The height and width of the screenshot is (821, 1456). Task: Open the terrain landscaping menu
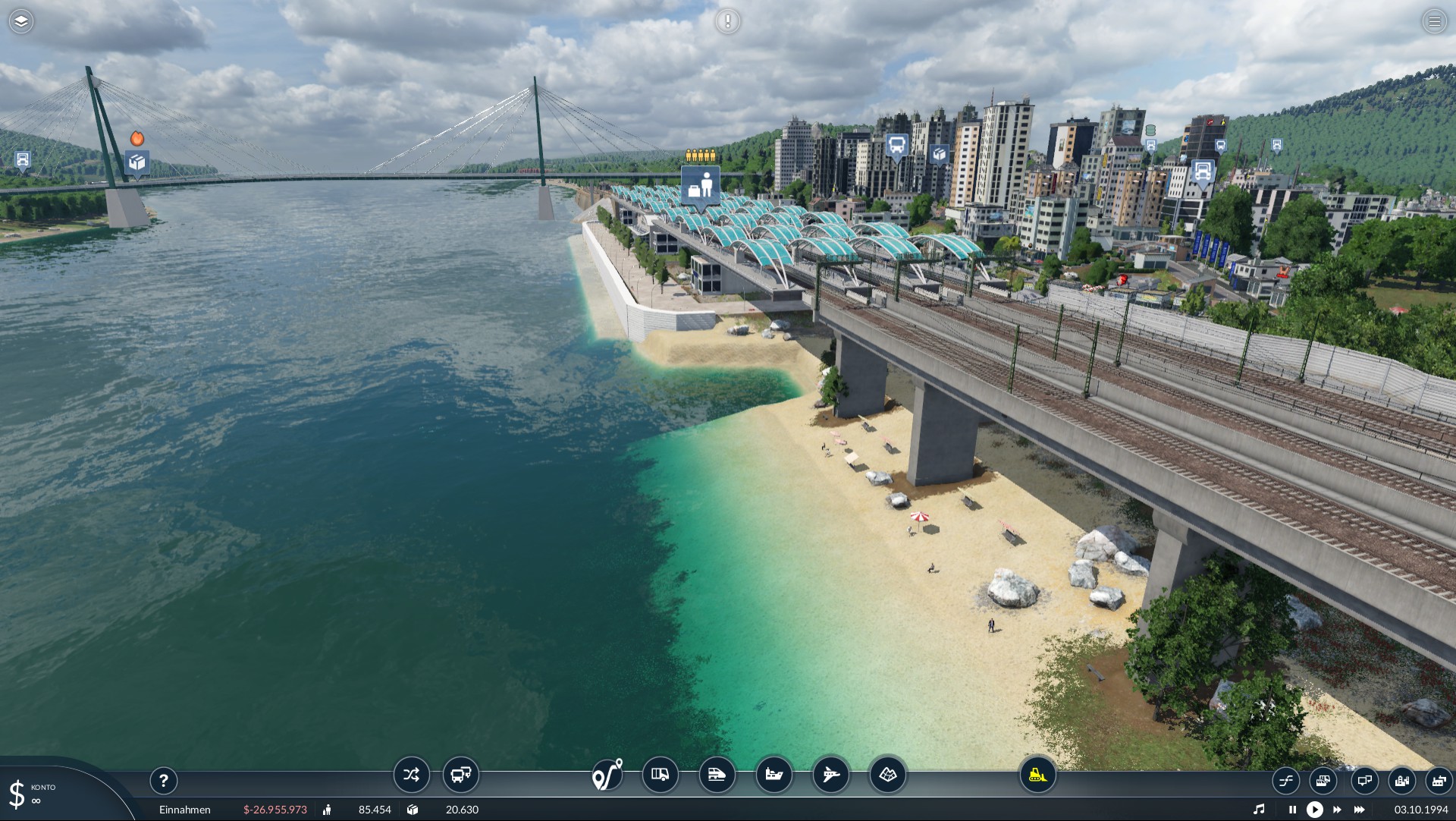887,775
